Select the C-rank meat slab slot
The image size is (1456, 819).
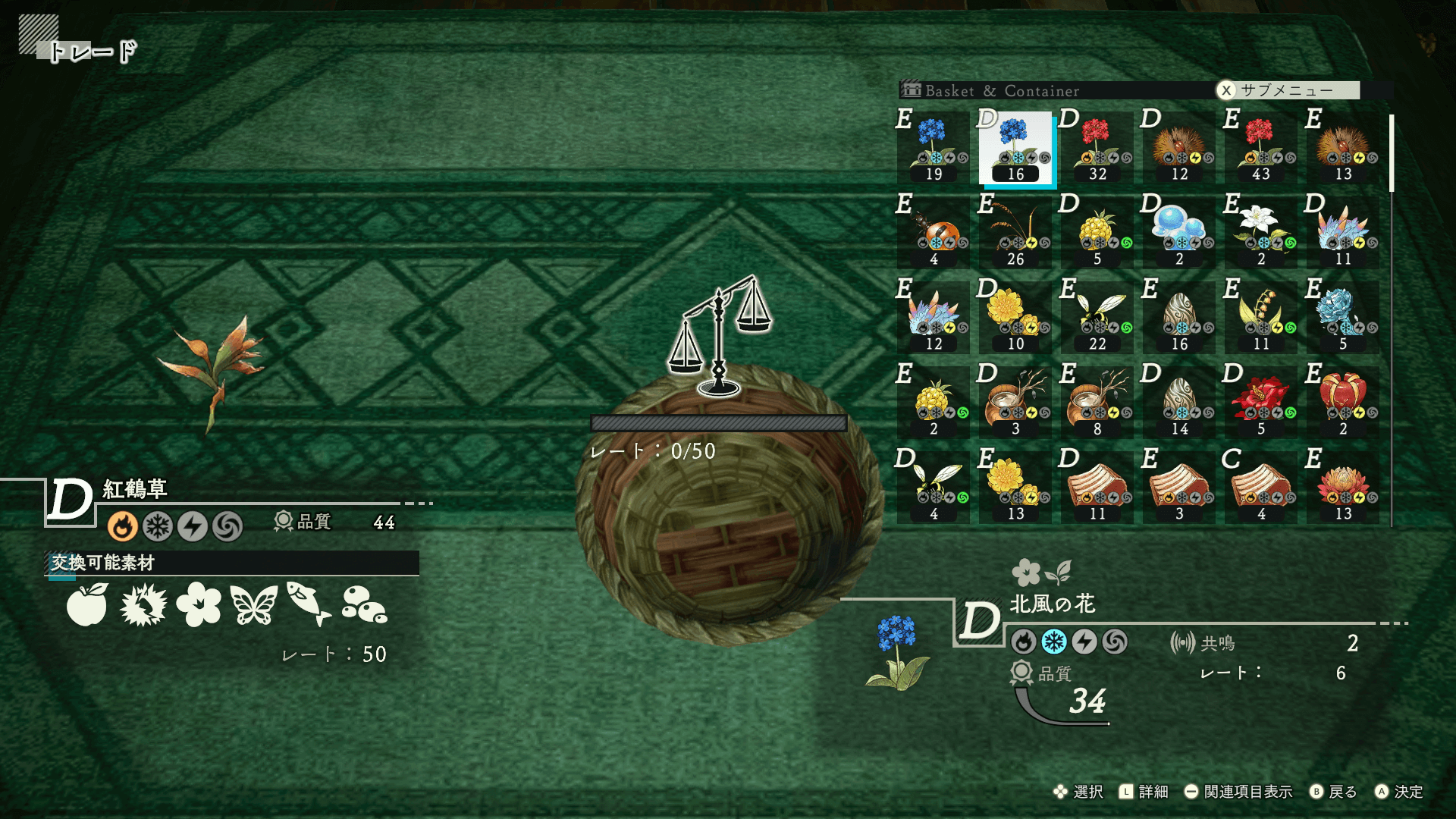point(1261,488)
